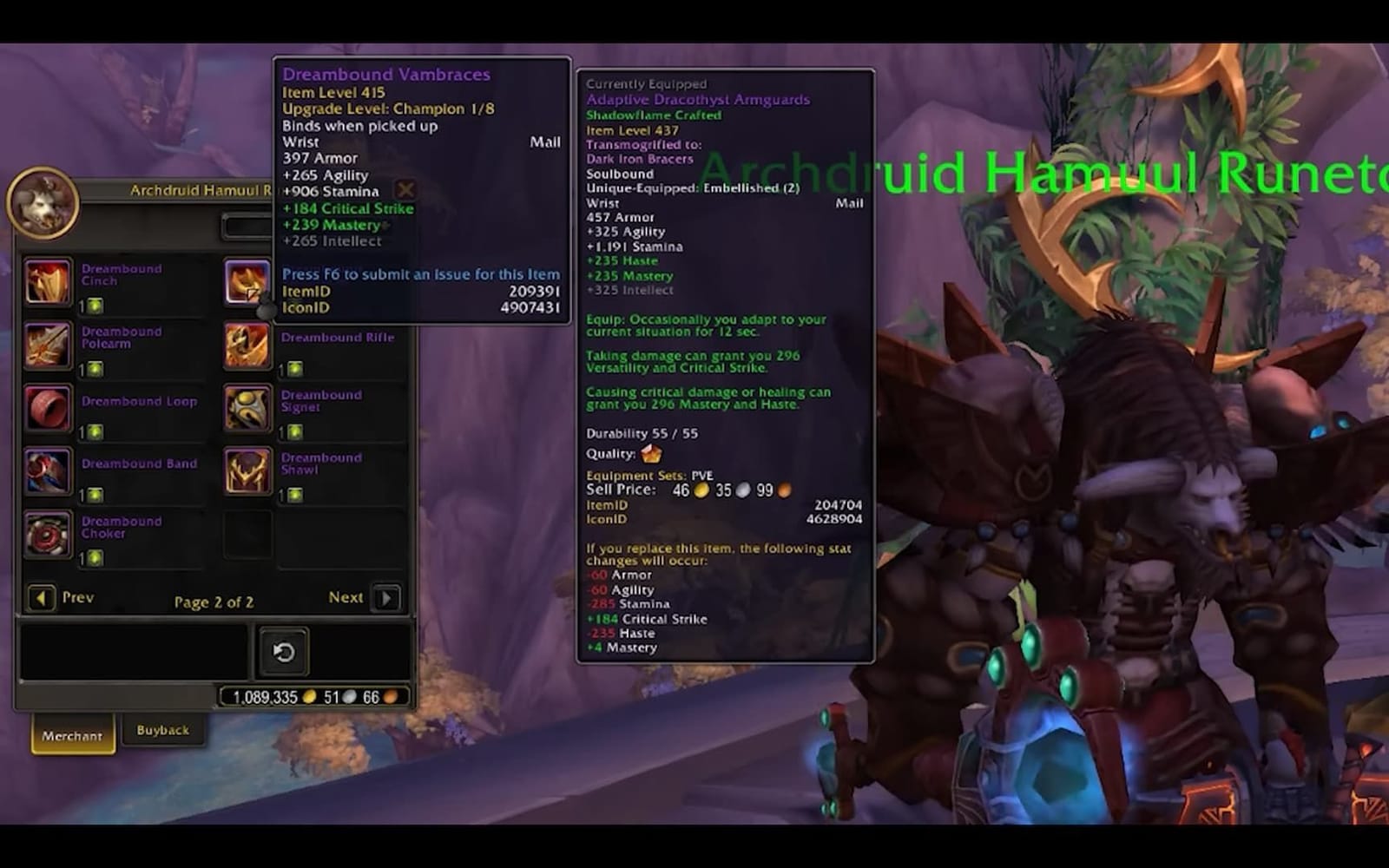Close the Dreambound Vambraces tooltip
The height and width of the screenshot is (868, 1389).
[x=405, y=189]
